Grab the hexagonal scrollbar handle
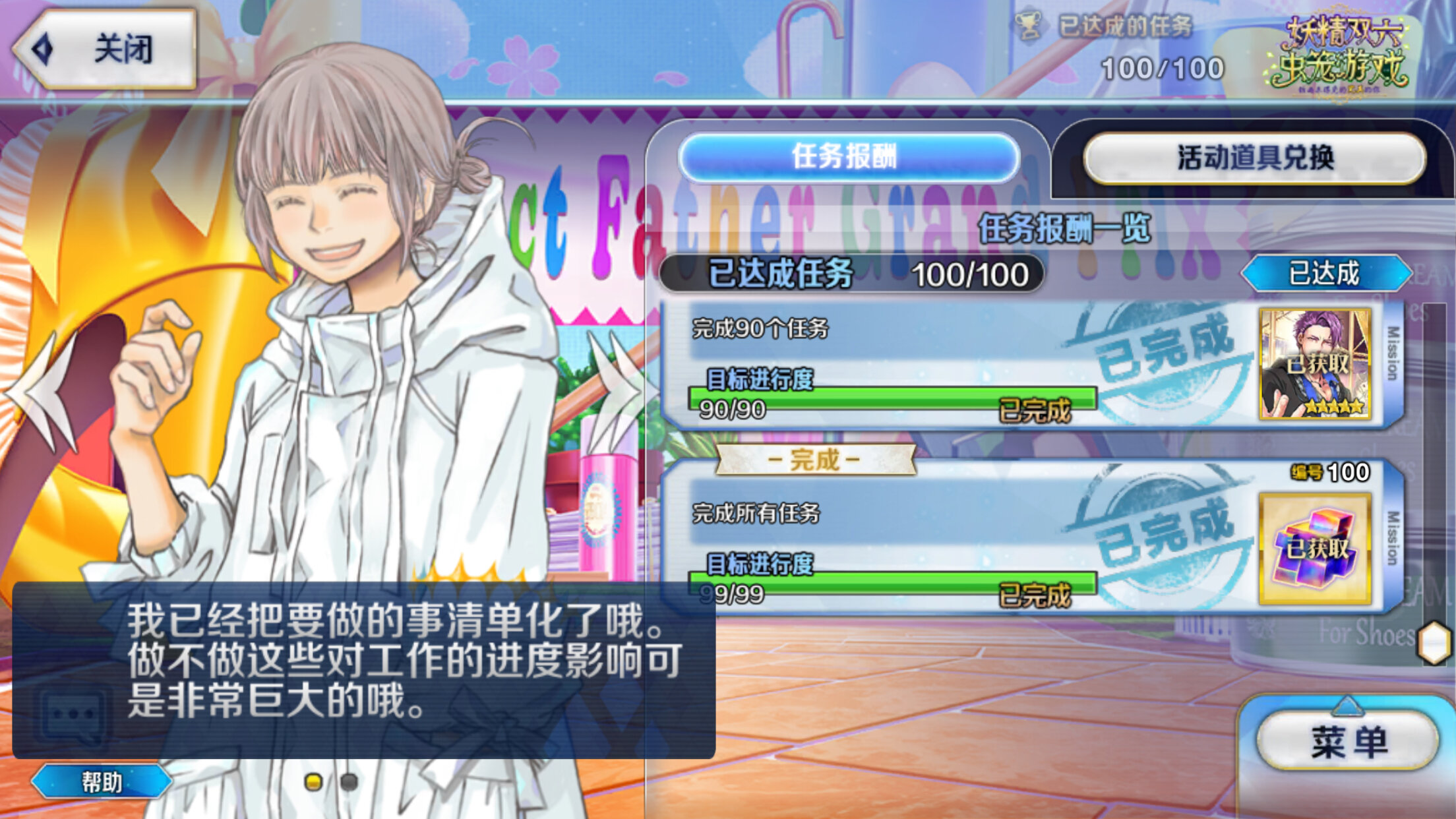 click(1434, 642)
